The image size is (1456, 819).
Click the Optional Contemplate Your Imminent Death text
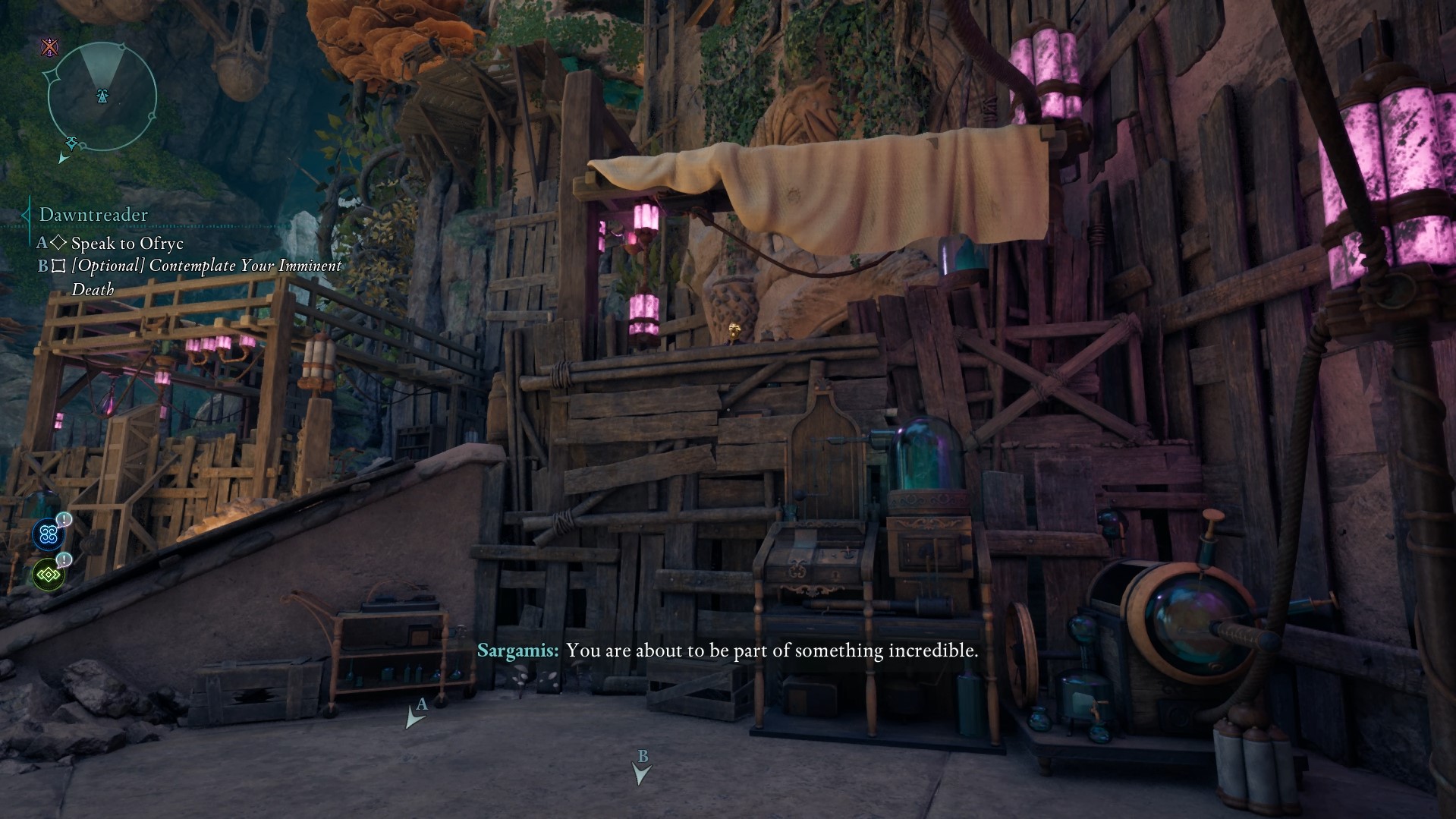(205, 266)
